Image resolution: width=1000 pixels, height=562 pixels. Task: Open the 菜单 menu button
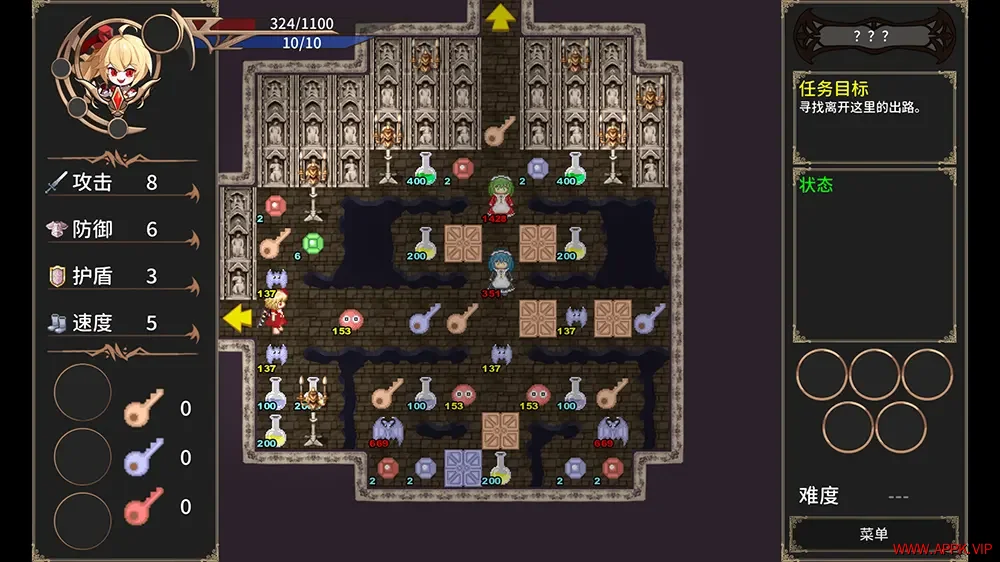click(x=873, y=535)
